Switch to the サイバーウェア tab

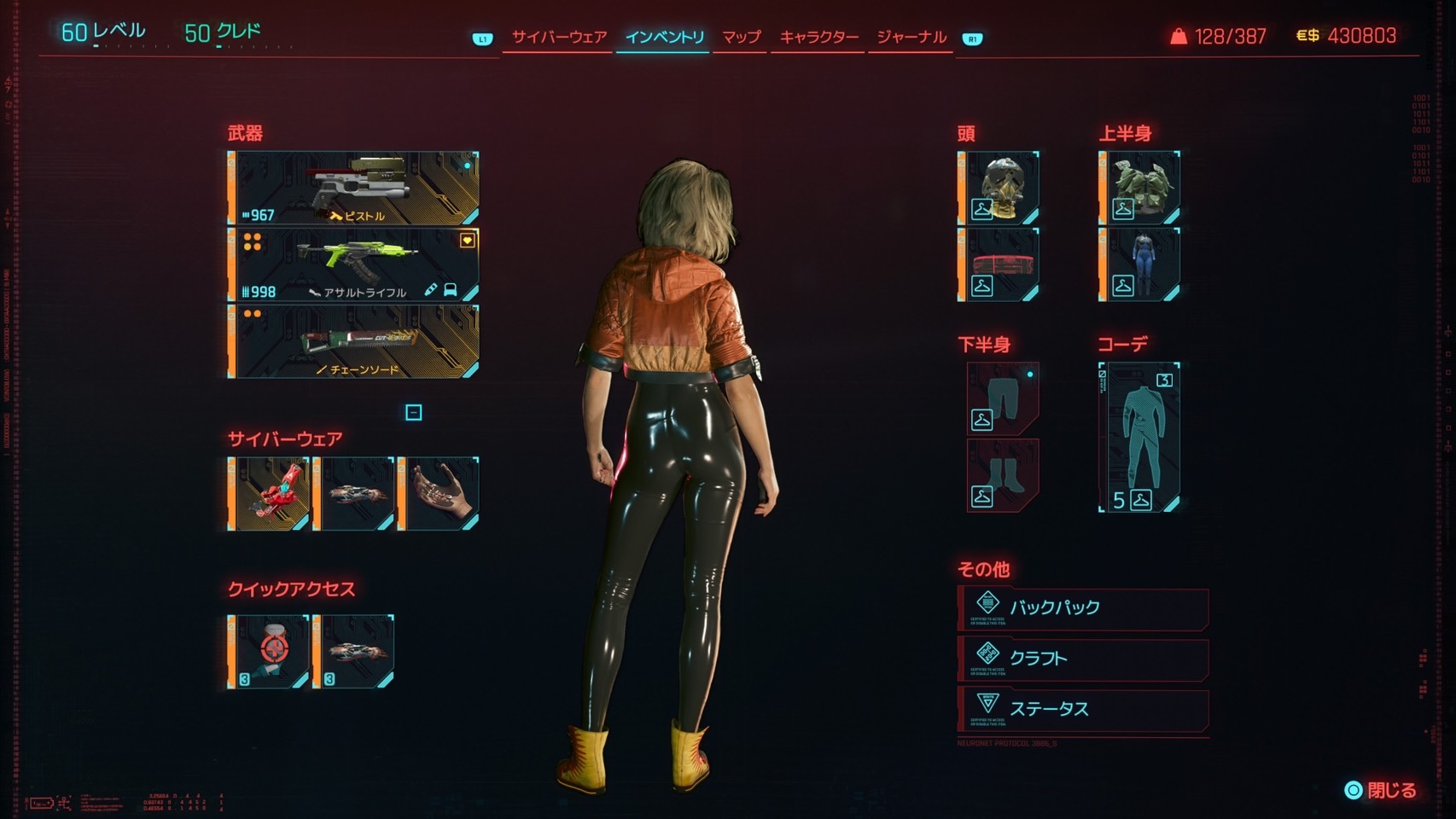pyautogui.click(x=559, y=38)
